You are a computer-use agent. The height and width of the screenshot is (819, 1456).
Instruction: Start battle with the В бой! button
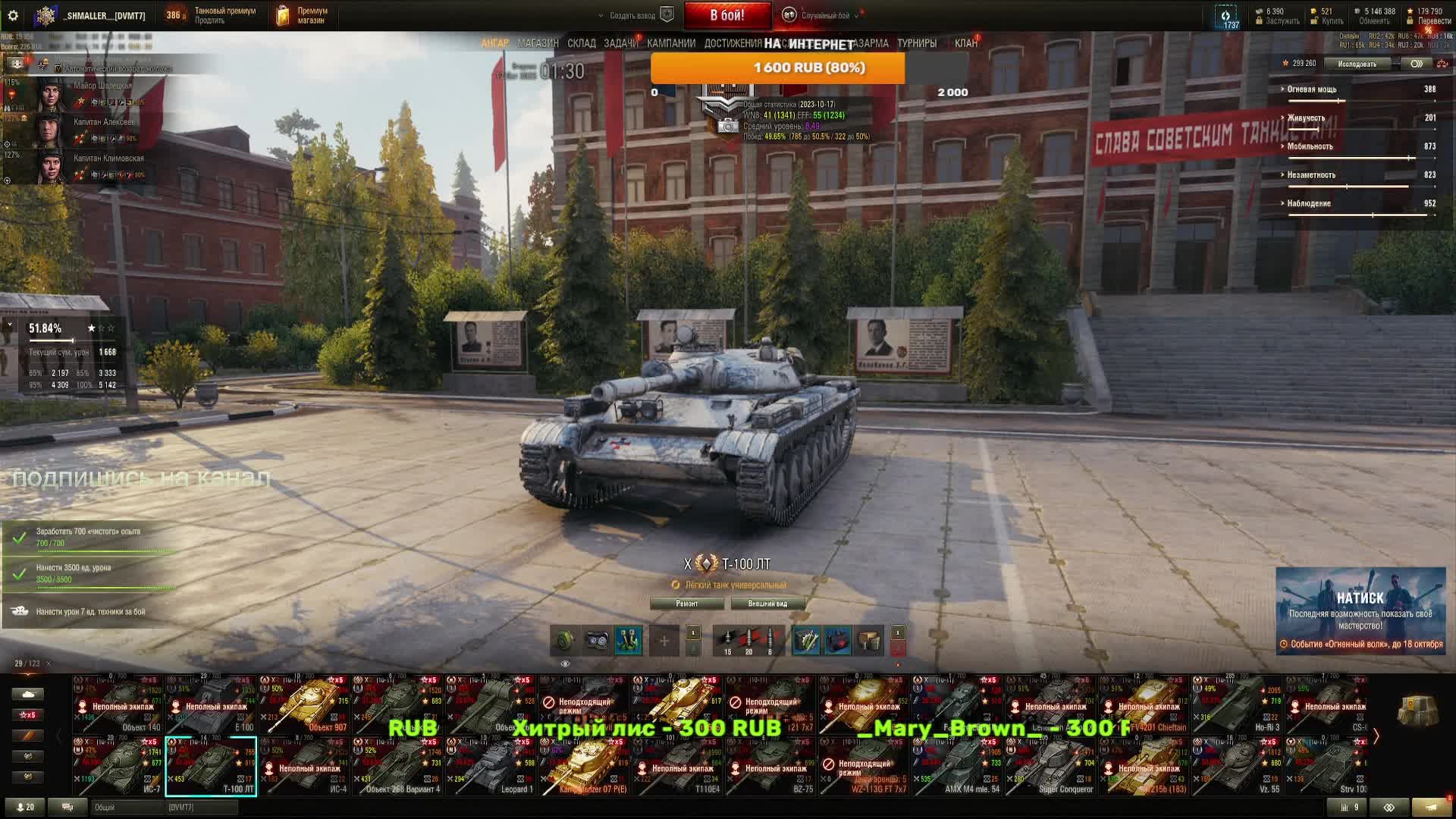point(727,15)
